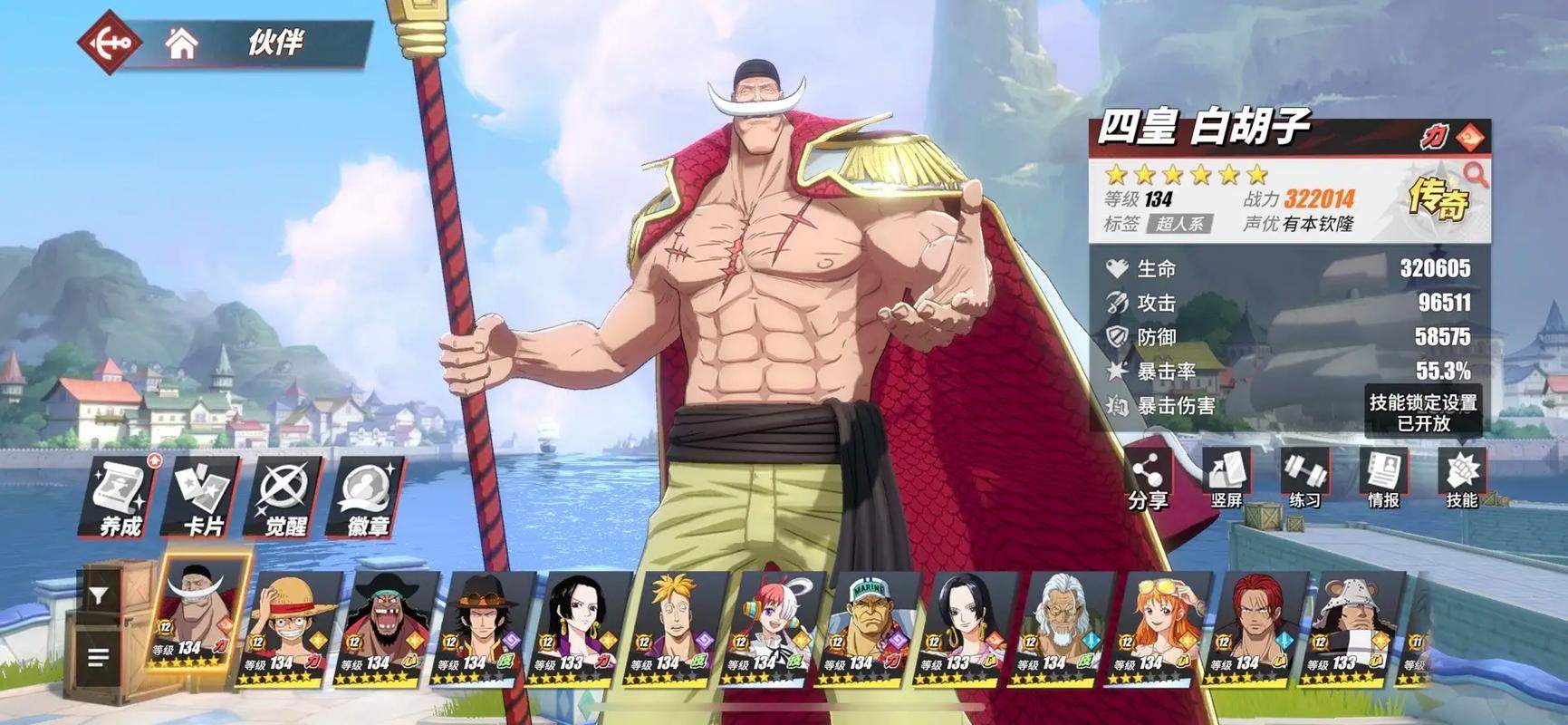
Task: Return to home via house icon
Action: pyautogui.click(x=181, y=43)
